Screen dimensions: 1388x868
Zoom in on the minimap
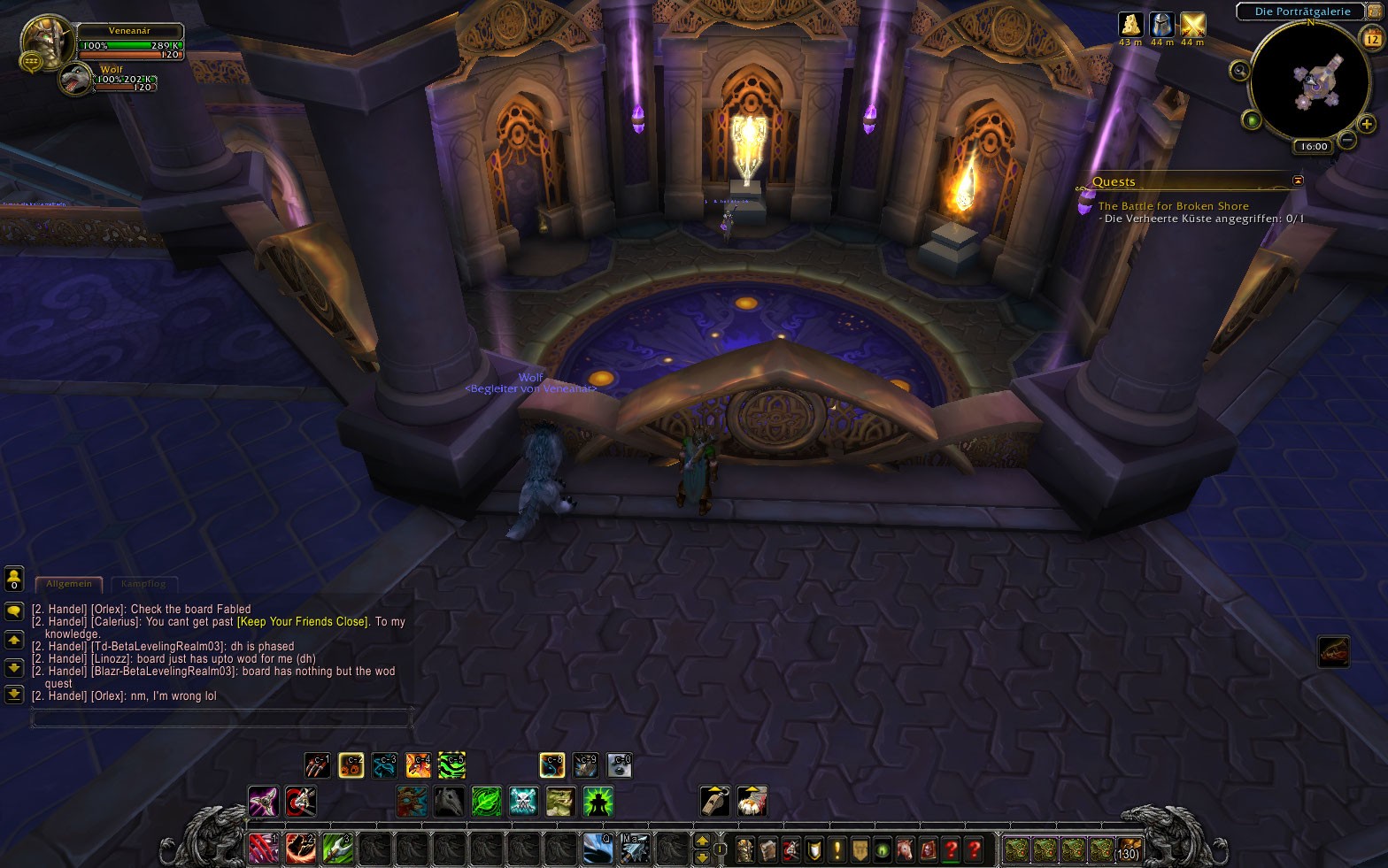1367,124
